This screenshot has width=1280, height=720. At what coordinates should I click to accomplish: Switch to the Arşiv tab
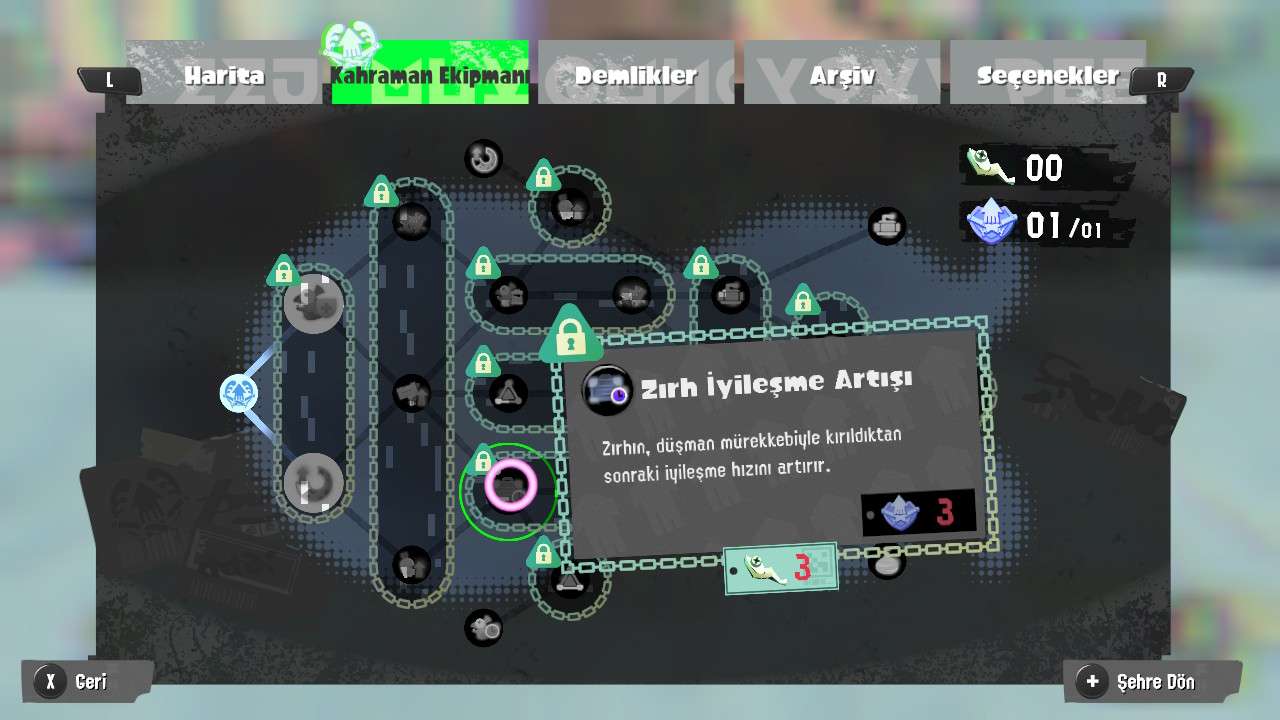(843, 75)
